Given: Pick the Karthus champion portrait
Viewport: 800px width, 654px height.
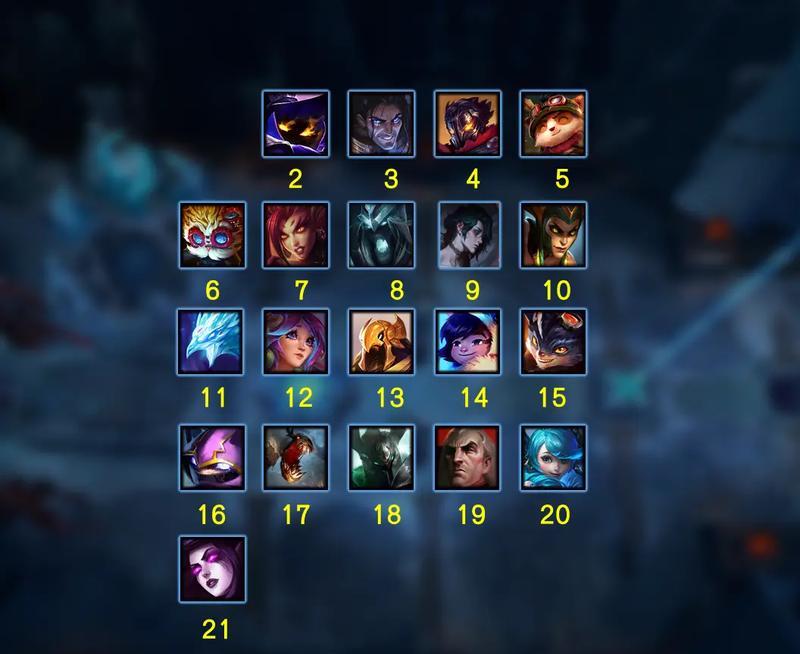Looking at the screenshot, I should tap(381, 235).
